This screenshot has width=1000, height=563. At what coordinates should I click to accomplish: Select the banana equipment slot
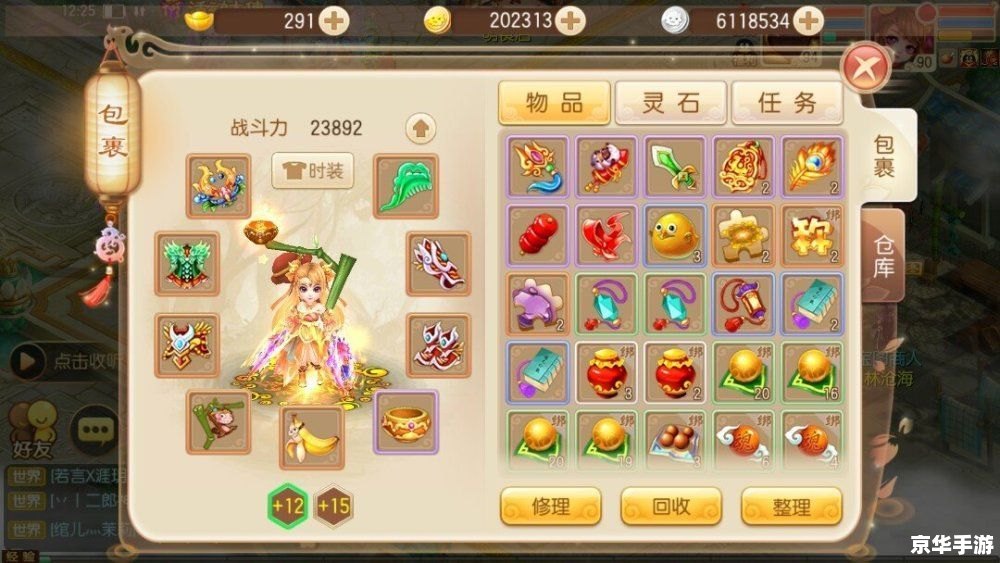click(311, 438)
